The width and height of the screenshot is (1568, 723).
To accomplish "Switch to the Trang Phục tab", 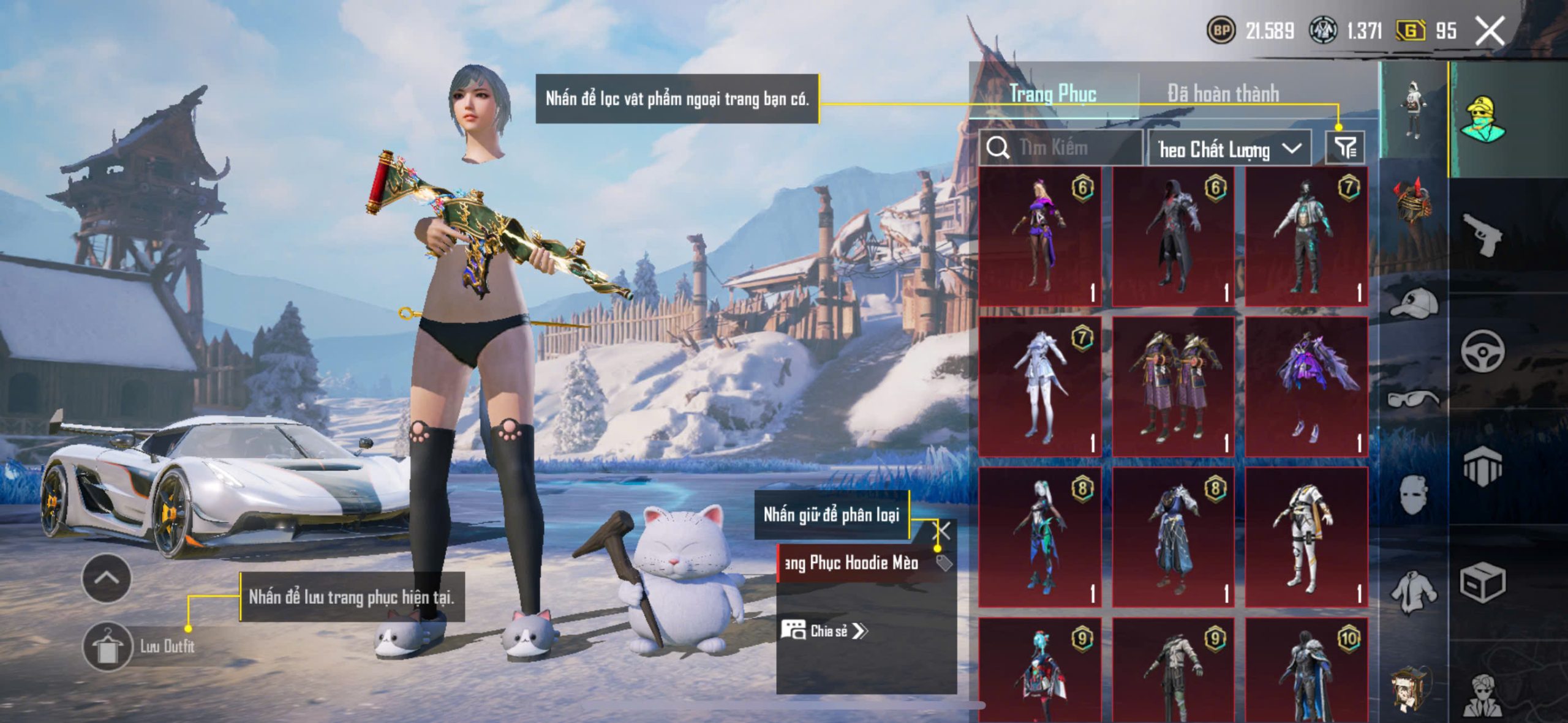I will pyautogui.click(x=1052, y=94).
